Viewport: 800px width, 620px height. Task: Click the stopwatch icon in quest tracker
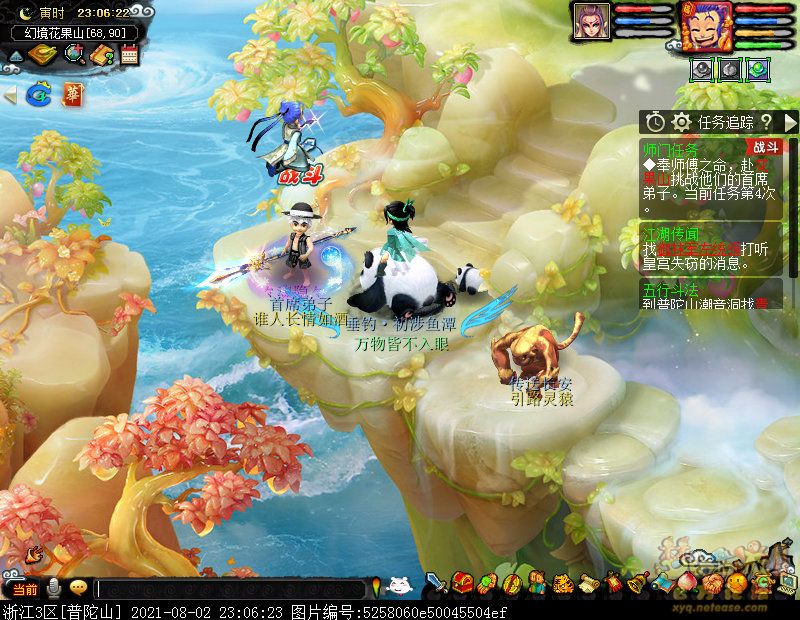point(655,122)
